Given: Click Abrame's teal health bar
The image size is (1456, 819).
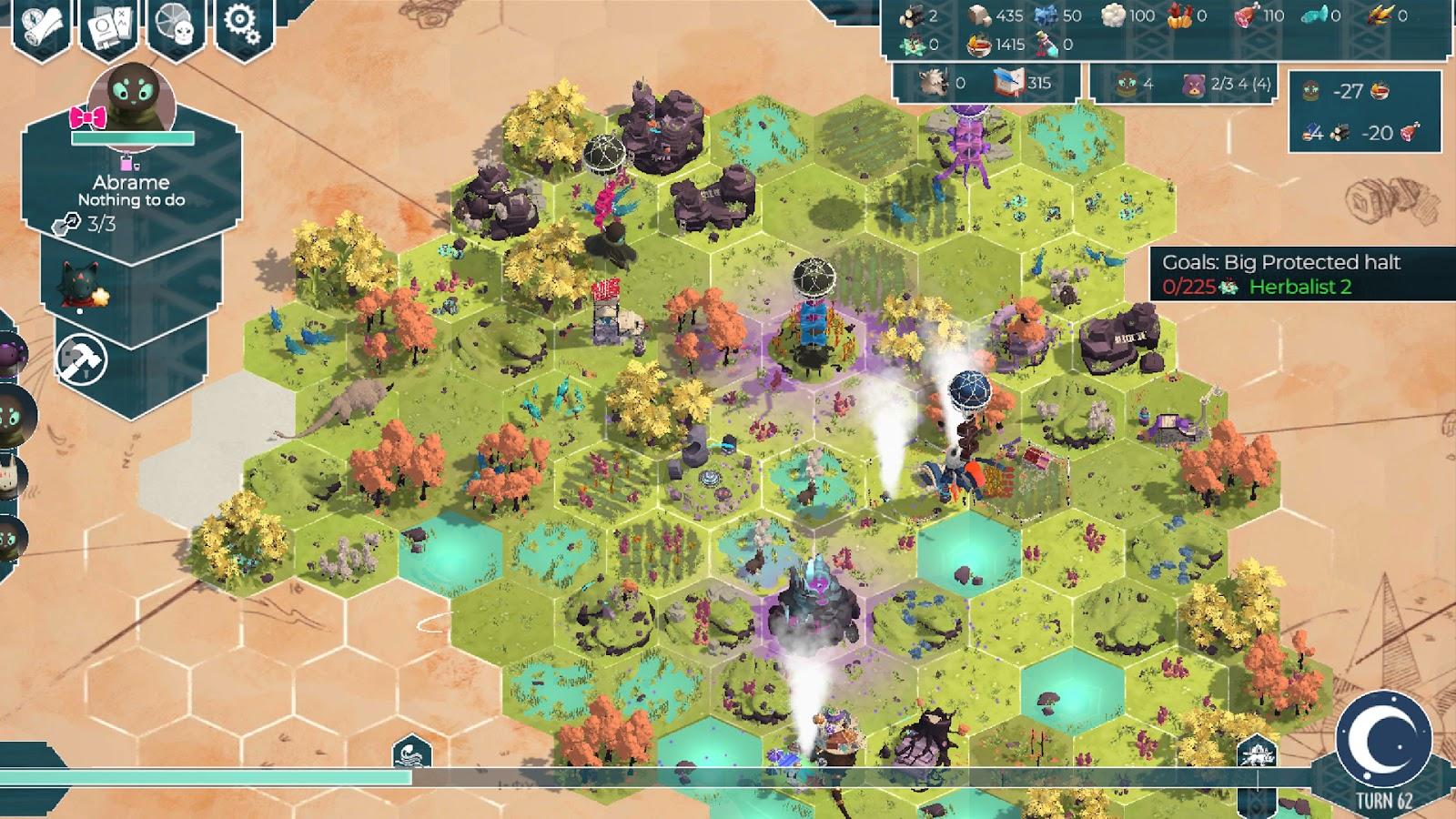Looking at the screenshot, I should (133, 137).
